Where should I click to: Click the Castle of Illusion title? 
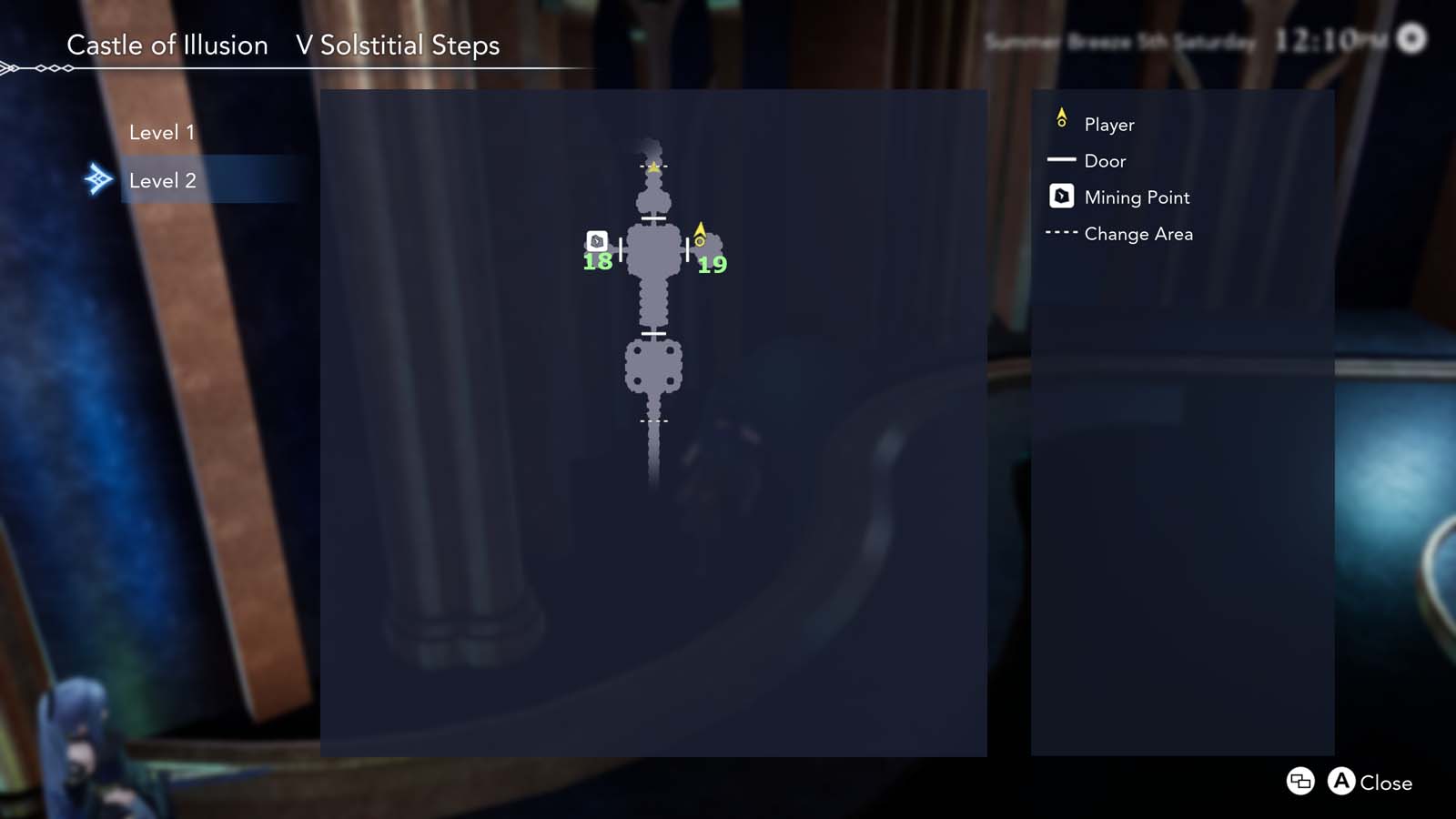pyautogui.click(x=168, y=45)
